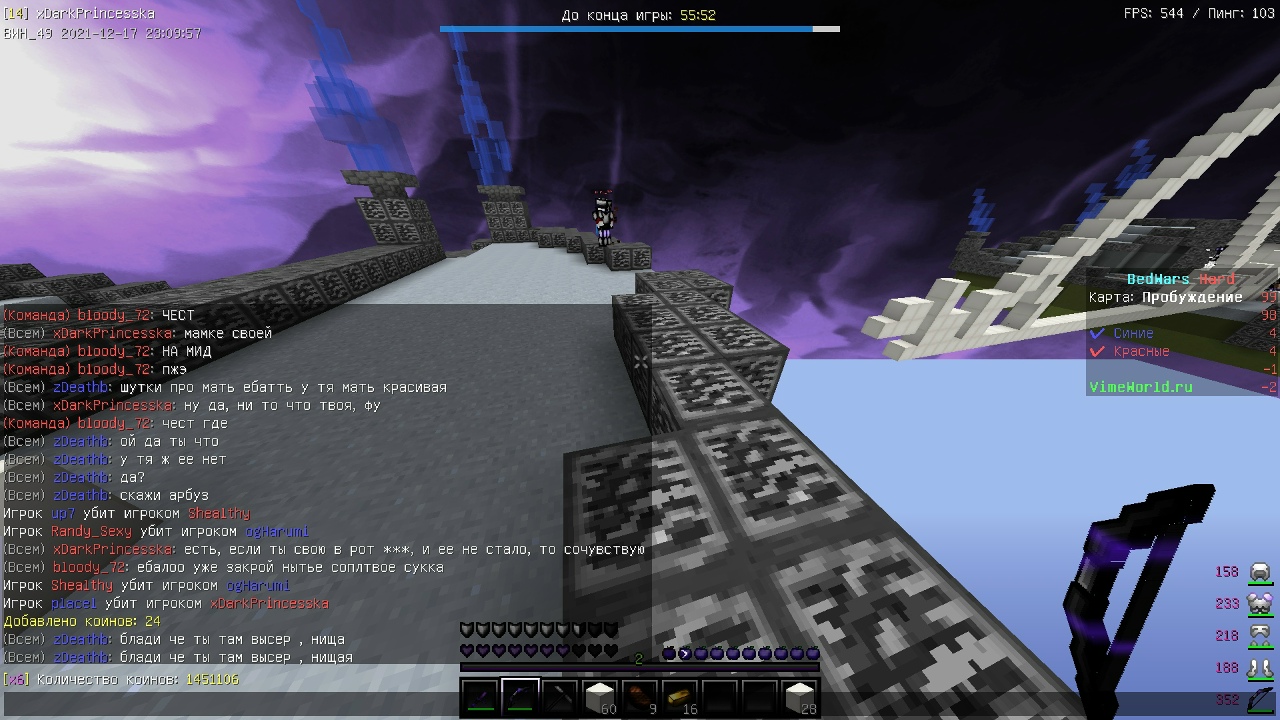Toggle the red X beside Красные
The width and height of the screenshot is (1280, 720).
pyautogui.click(x=1096, y=351)
